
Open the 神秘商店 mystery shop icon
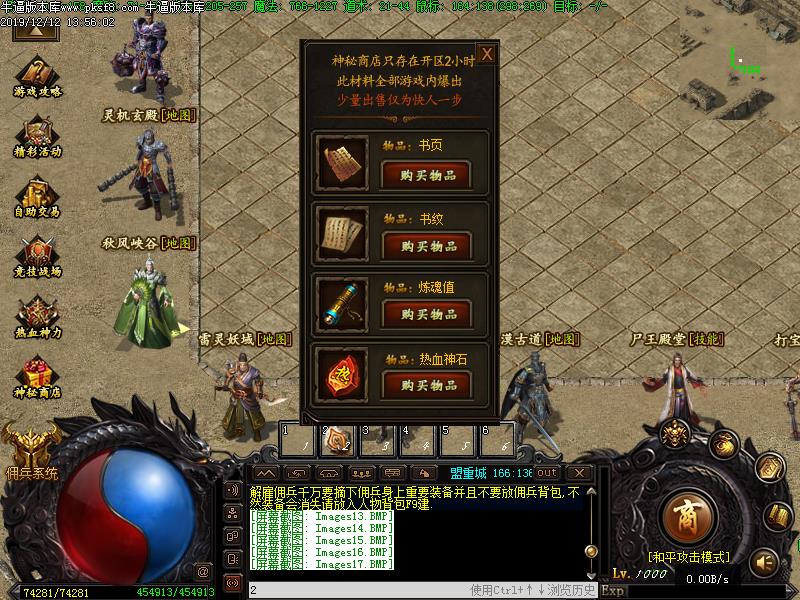38,377
